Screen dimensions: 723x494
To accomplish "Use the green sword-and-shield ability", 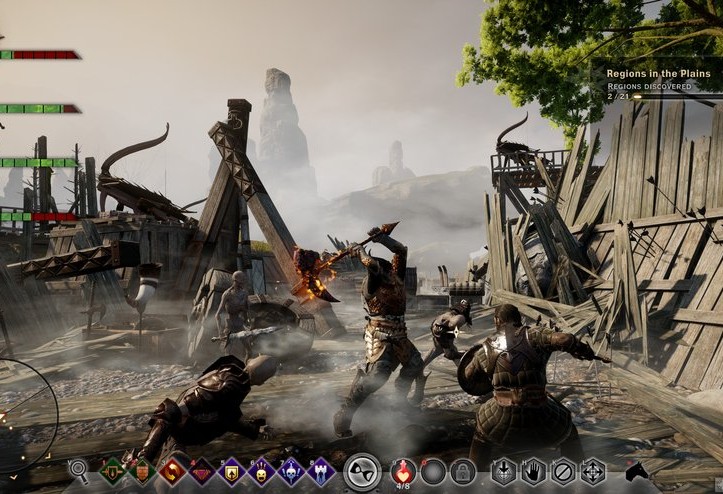I will [112, 470].
